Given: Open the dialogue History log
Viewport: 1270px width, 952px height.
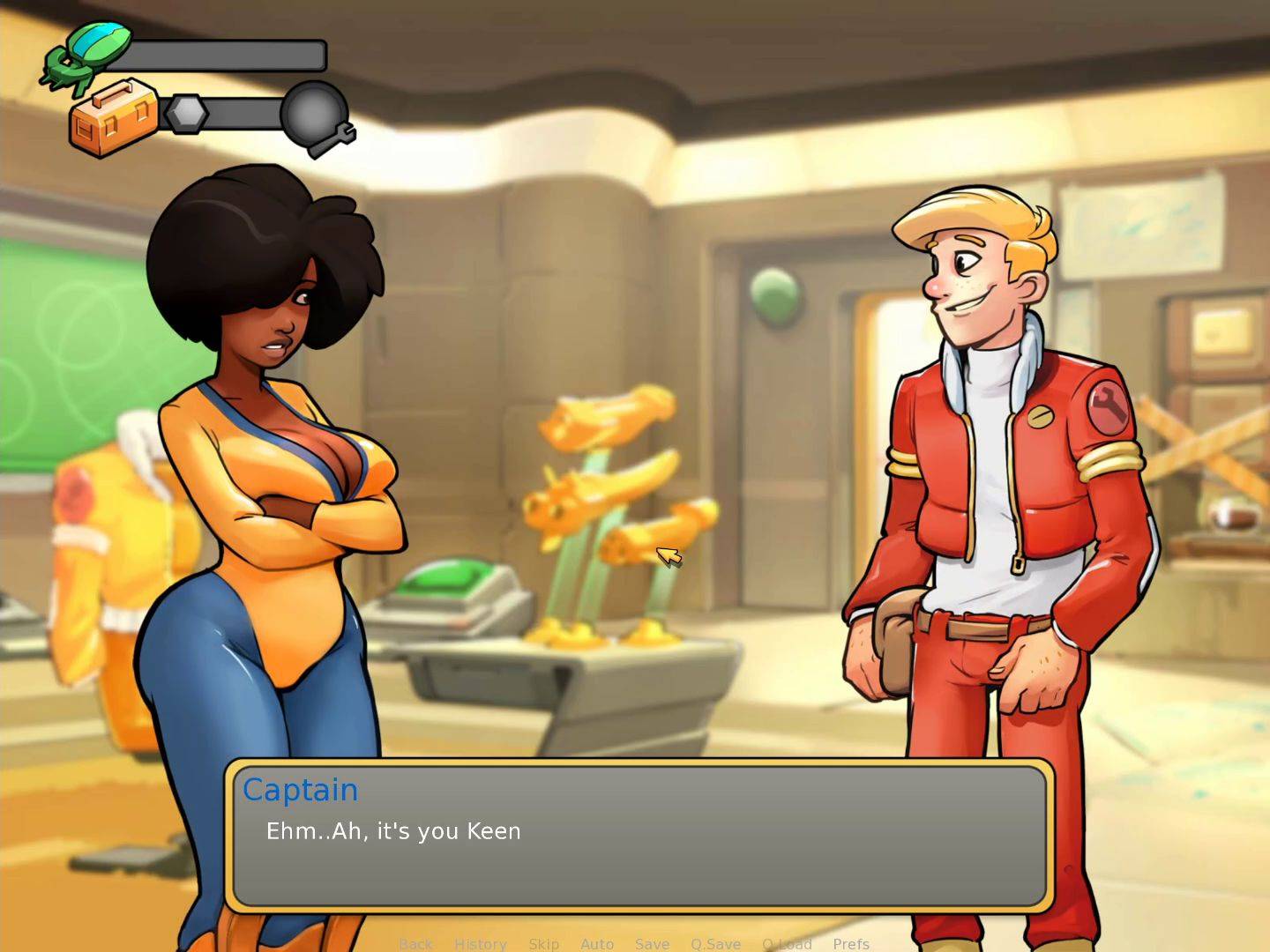Looking at the screenshot, I should tap(481, 944).
